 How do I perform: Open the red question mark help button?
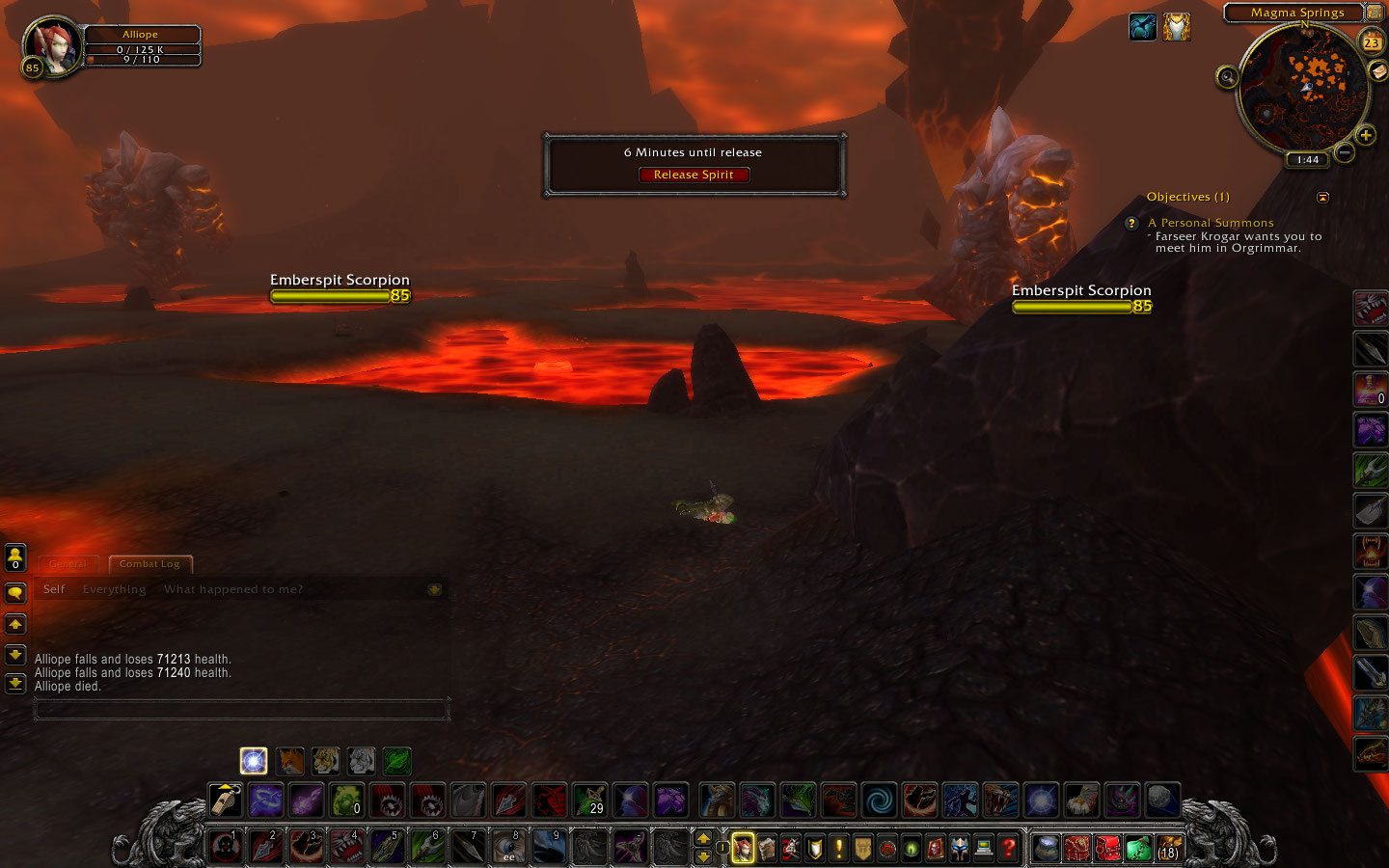tap(1008, 848)
